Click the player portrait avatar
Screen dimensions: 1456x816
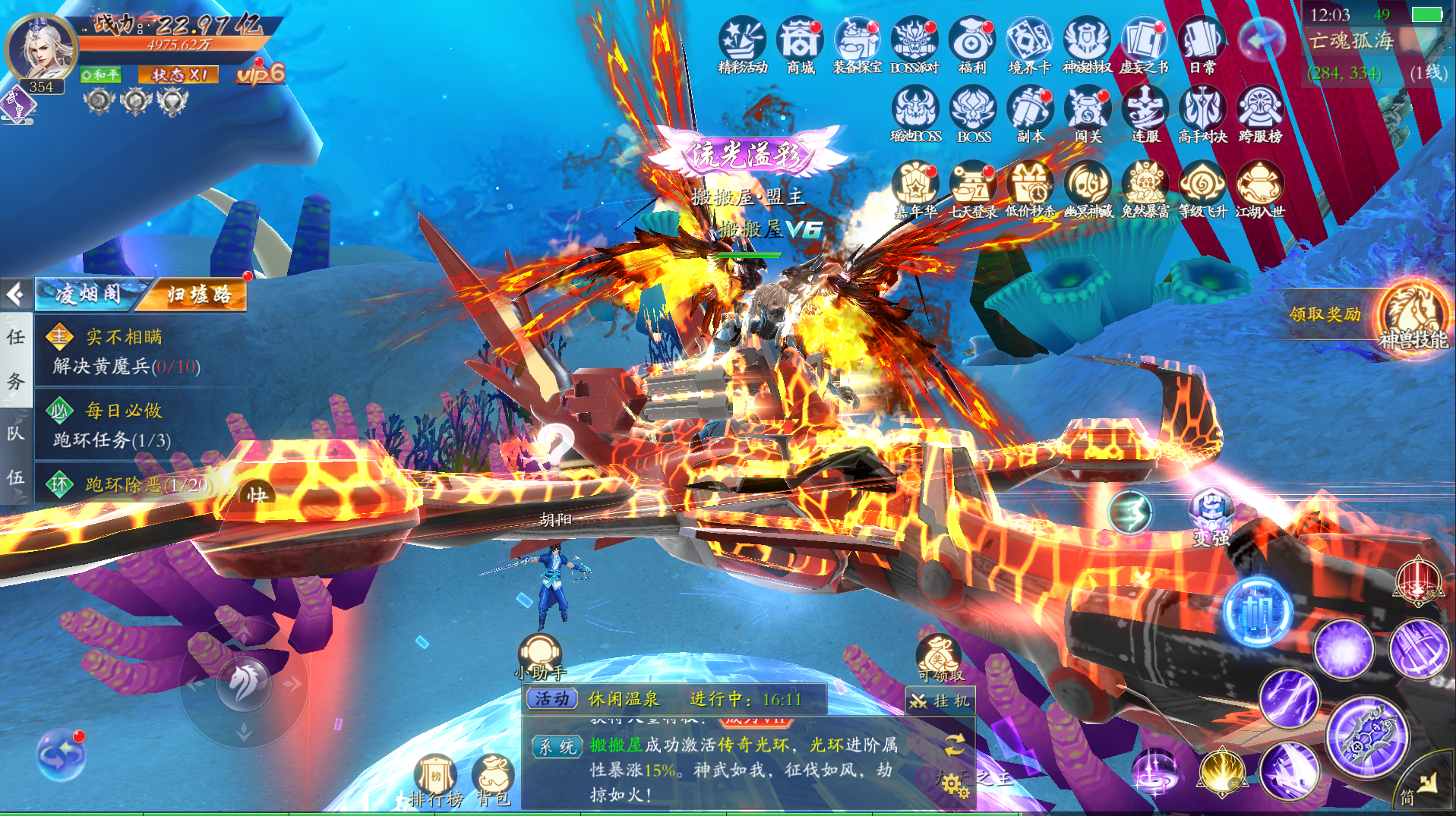pyautogui.click(x=40, y=49)
